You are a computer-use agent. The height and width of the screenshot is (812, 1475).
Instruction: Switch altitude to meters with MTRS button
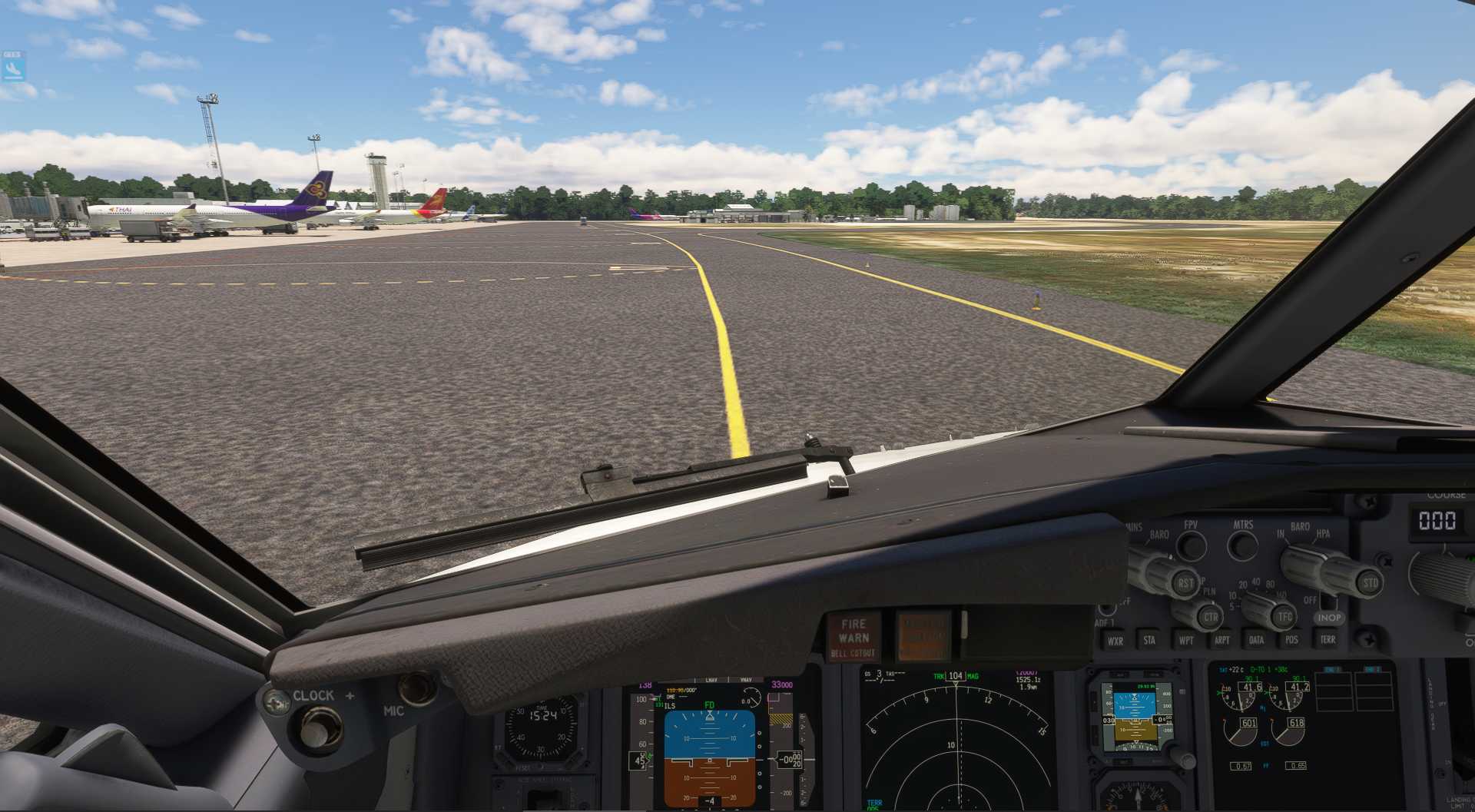1242,546
